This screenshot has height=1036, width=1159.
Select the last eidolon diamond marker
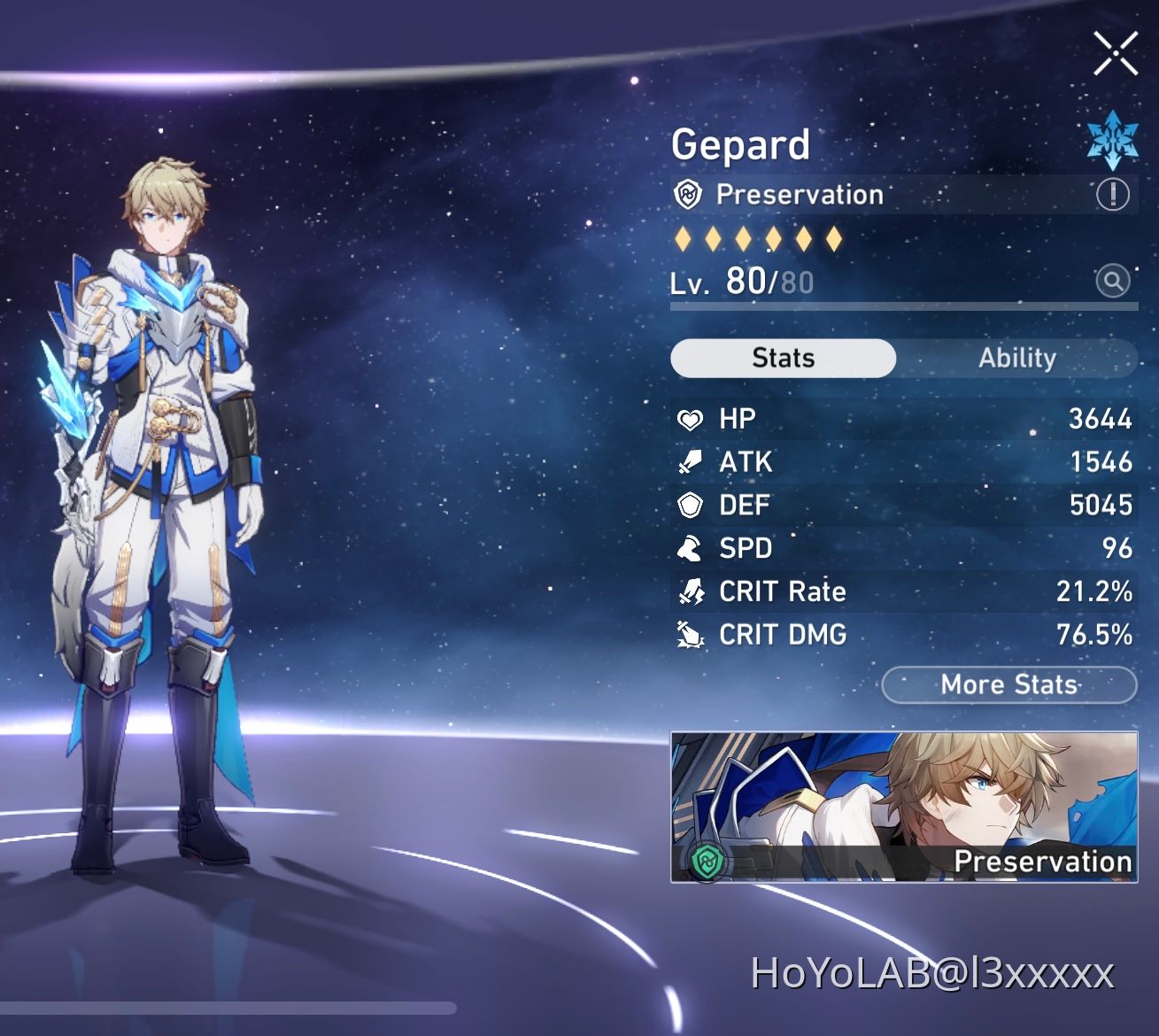click(834, 239)
